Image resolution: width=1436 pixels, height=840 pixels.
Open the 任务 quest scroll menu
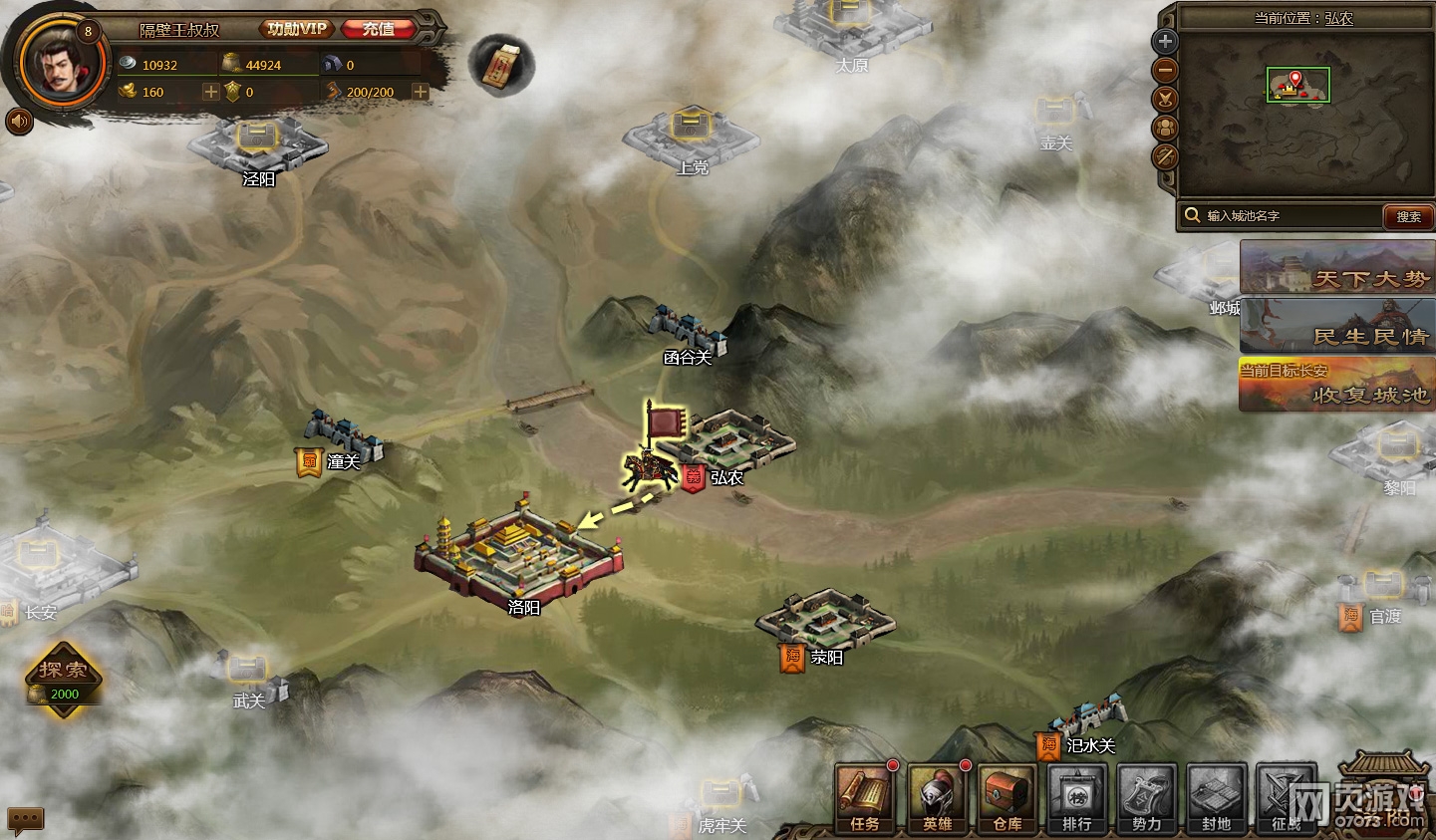point(864,798)
